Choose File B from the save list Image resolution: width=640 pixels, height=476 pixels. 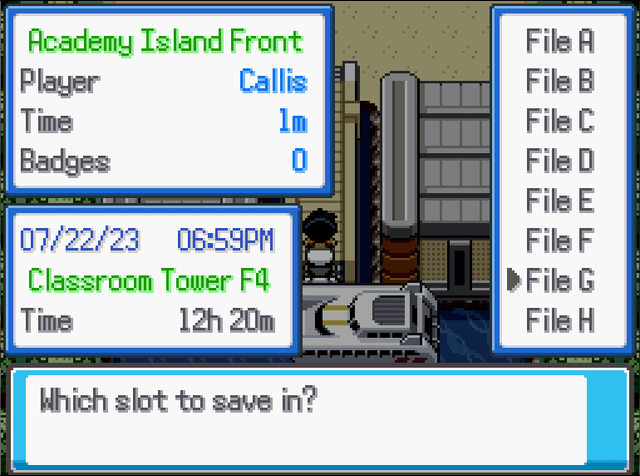point(560,81)
